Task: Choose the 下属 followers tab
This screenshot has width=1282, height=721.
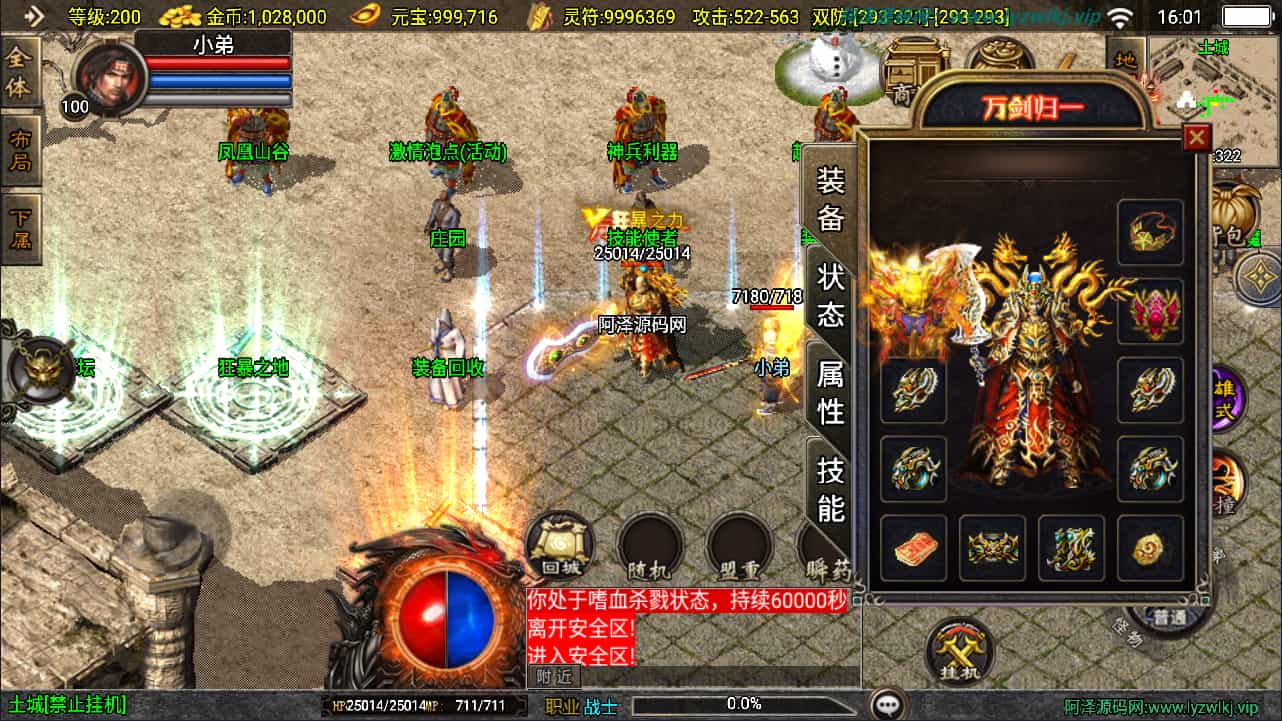Action: (20, 227)
